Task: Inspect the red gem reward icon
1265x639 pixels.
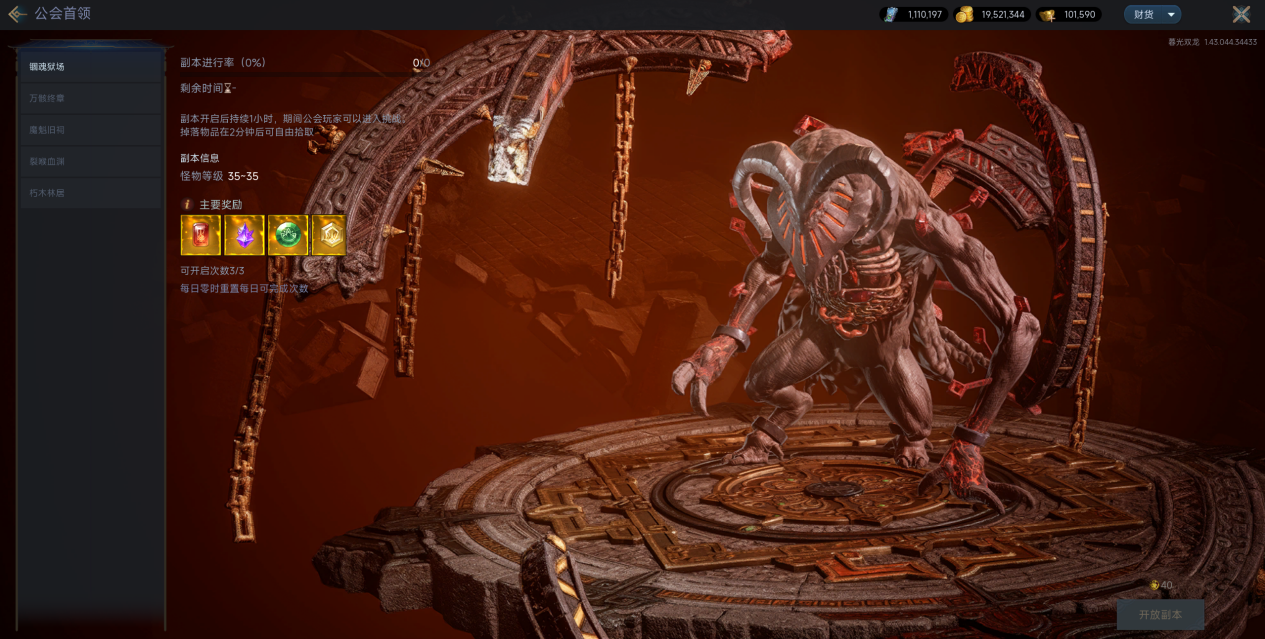Action: (x=200, y=235)
